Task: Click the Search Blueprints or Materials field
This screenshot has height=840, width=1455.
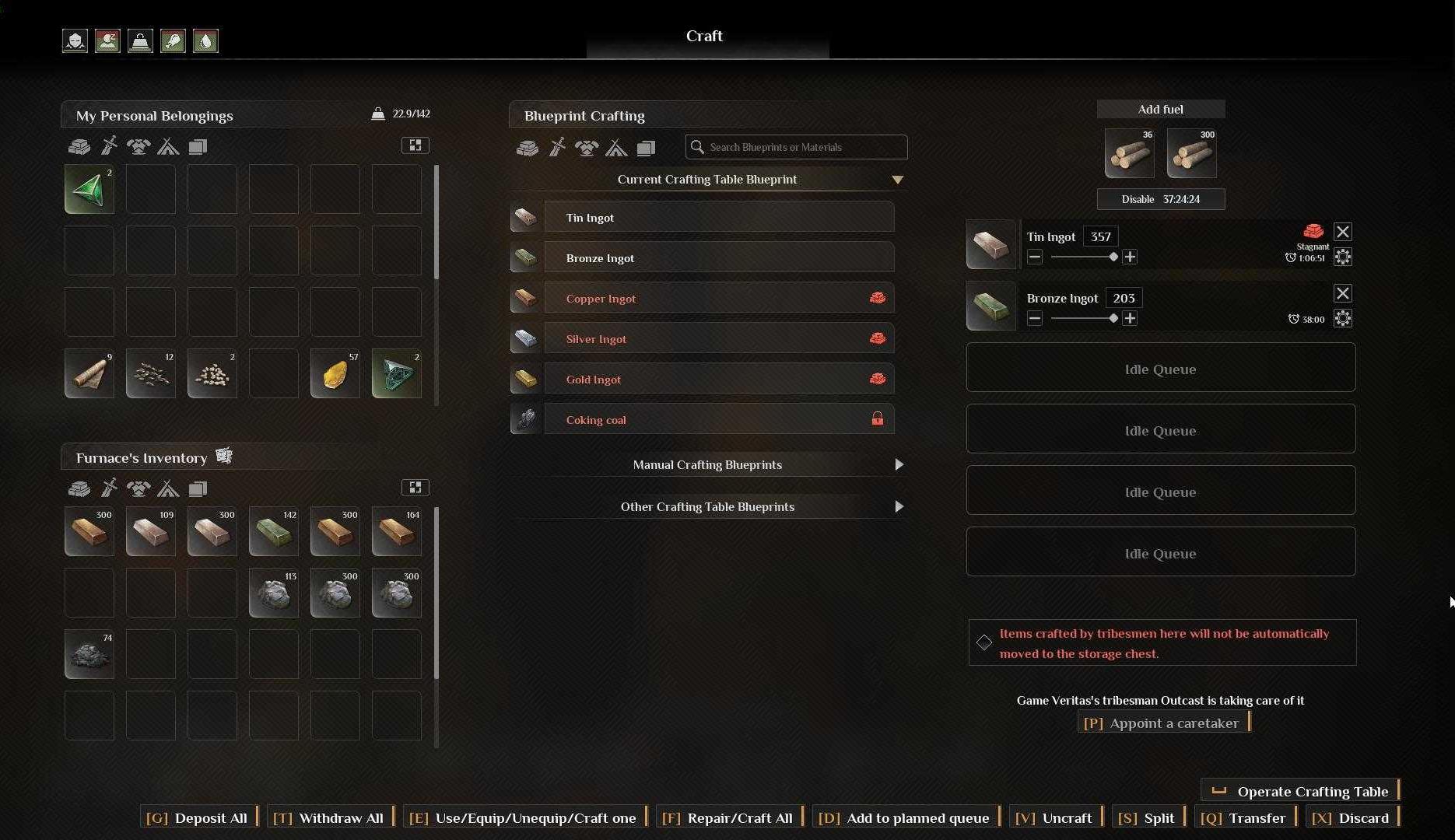Action: 795,147
